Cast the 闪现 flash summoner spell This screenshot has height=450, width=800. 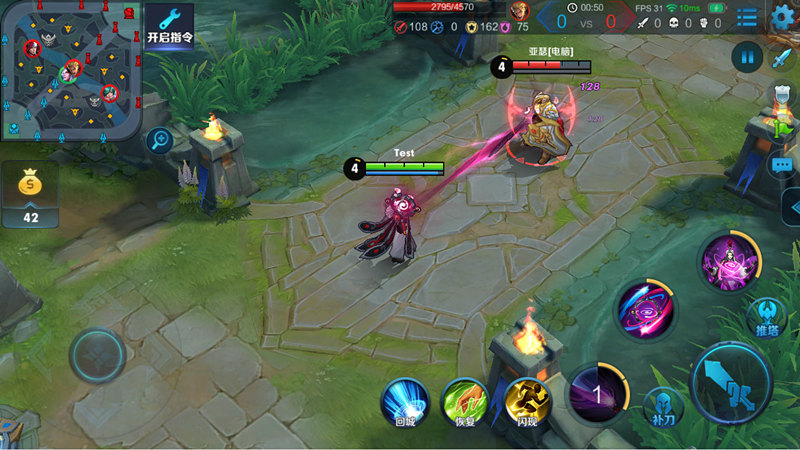(x=527, y=401)
